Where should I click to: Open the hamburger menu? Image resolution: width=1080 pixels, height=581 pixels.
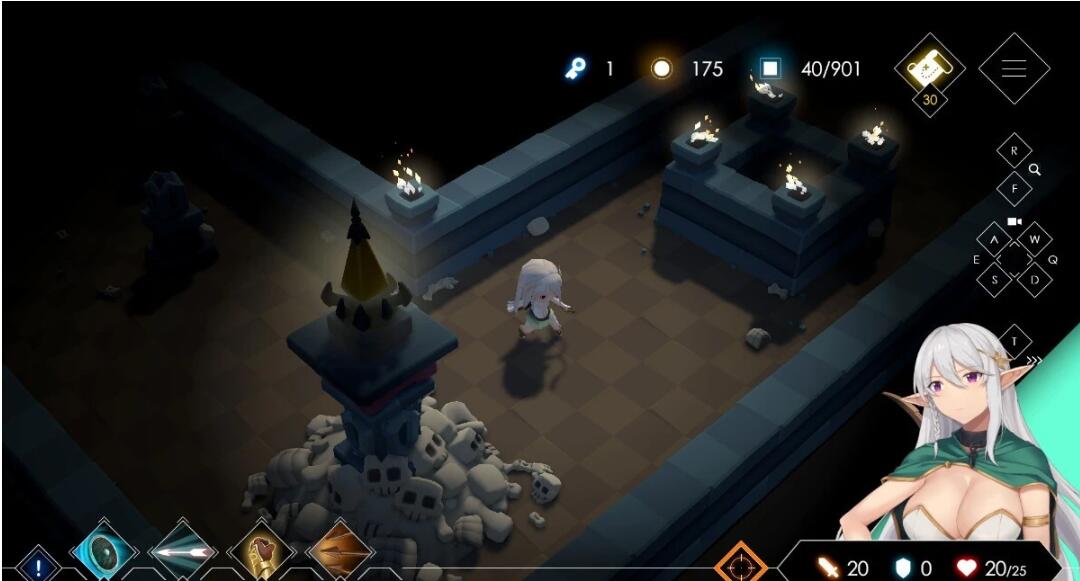click(x=1013, y=69)
